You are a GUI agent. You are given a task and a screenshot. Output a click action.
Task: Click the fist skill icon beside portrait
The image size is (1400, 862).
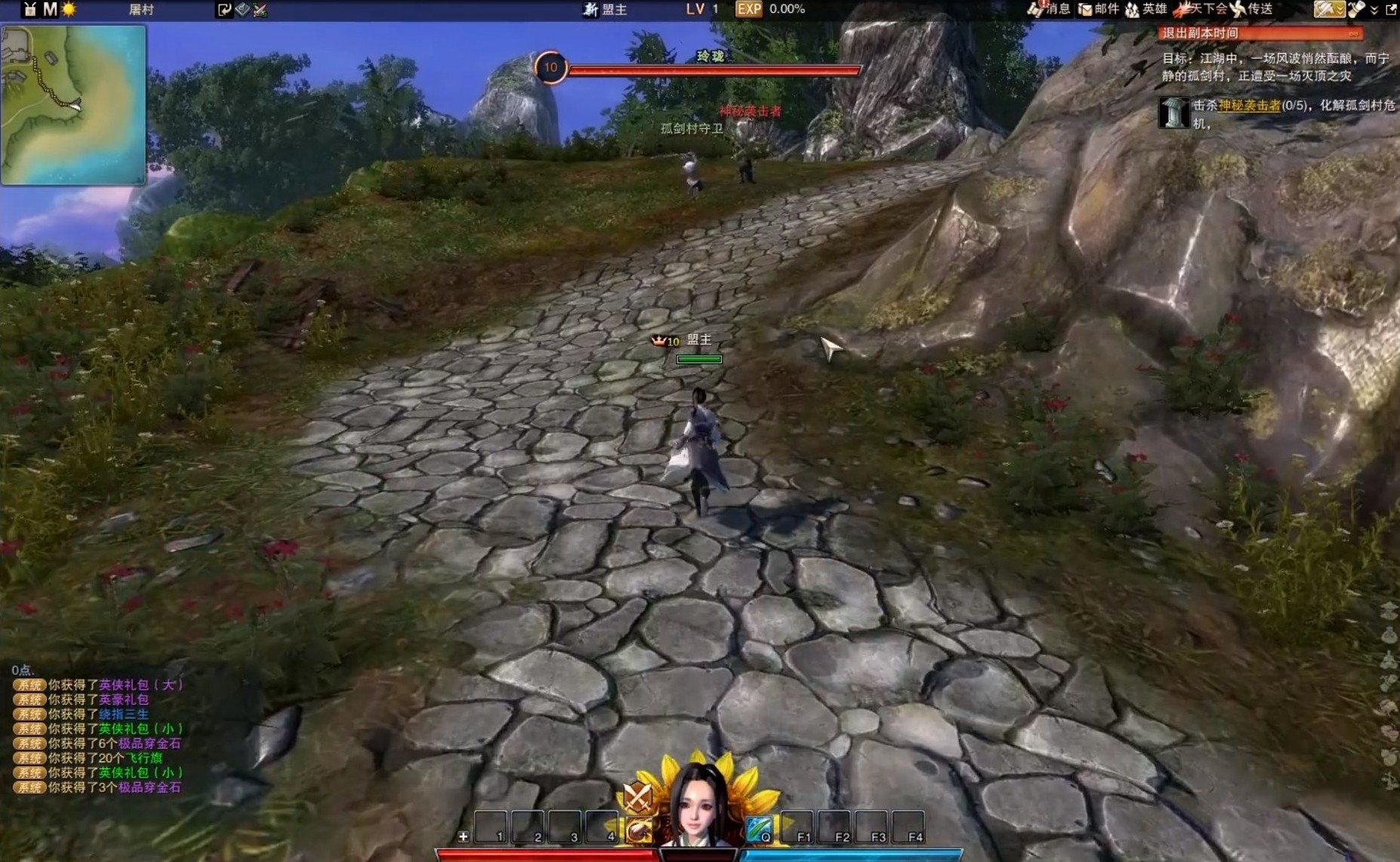click(639, 830)
